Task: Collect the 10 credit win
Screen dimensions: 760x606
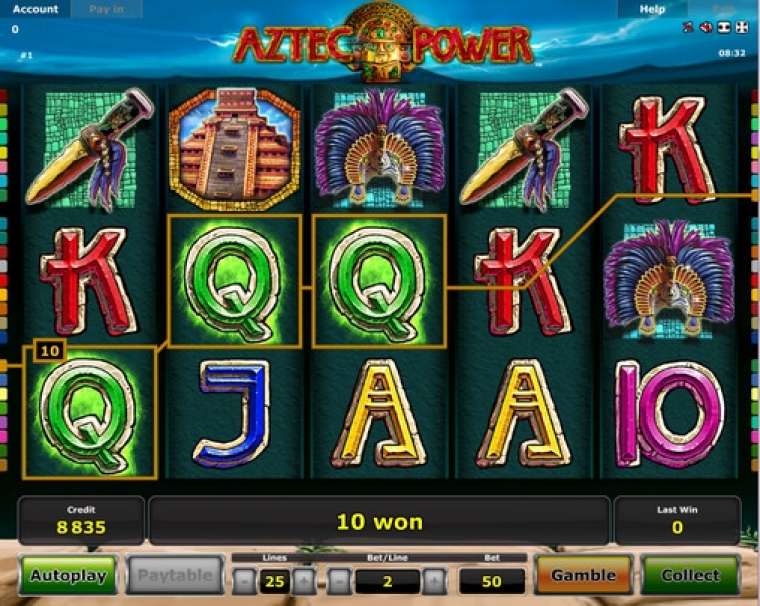Action: click(690, 576)
